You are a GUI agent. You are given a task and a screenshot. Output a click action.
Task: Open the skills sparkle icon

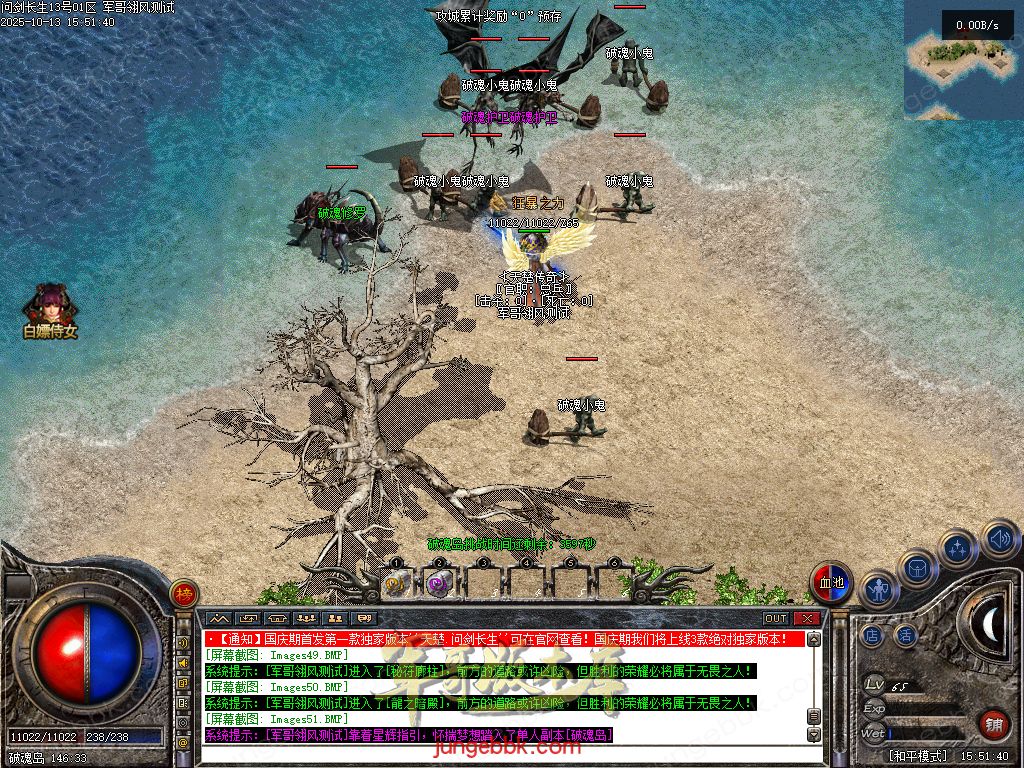click(x=958, y=548)
